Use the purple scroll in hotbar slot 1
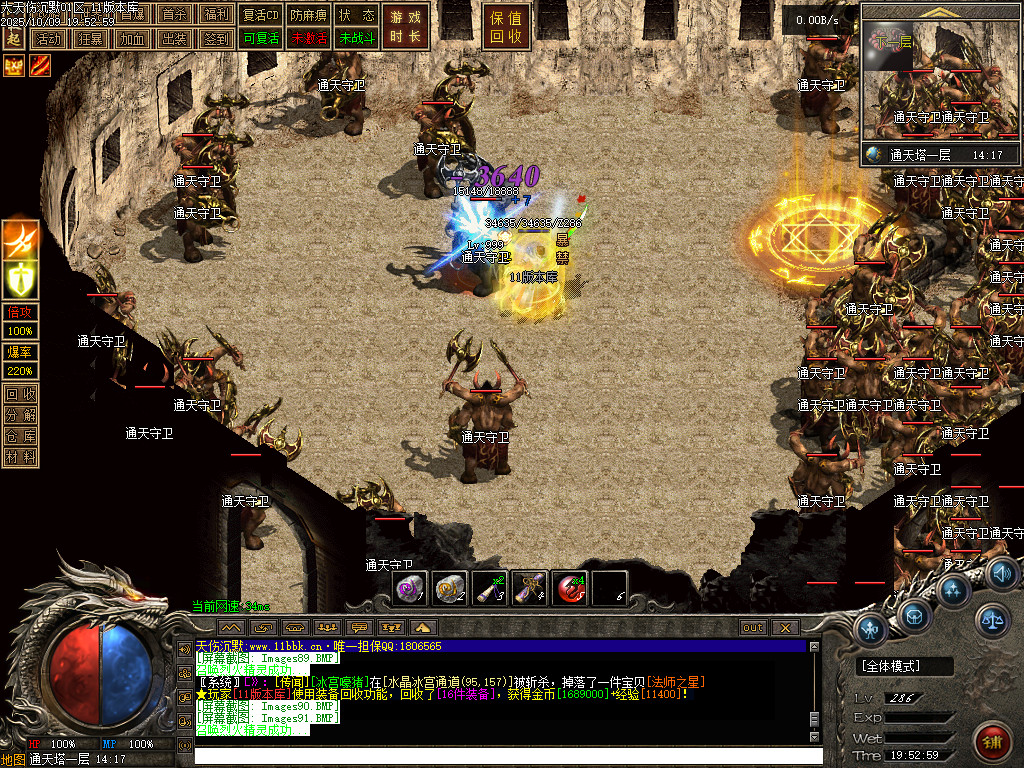 coord(410,589)
